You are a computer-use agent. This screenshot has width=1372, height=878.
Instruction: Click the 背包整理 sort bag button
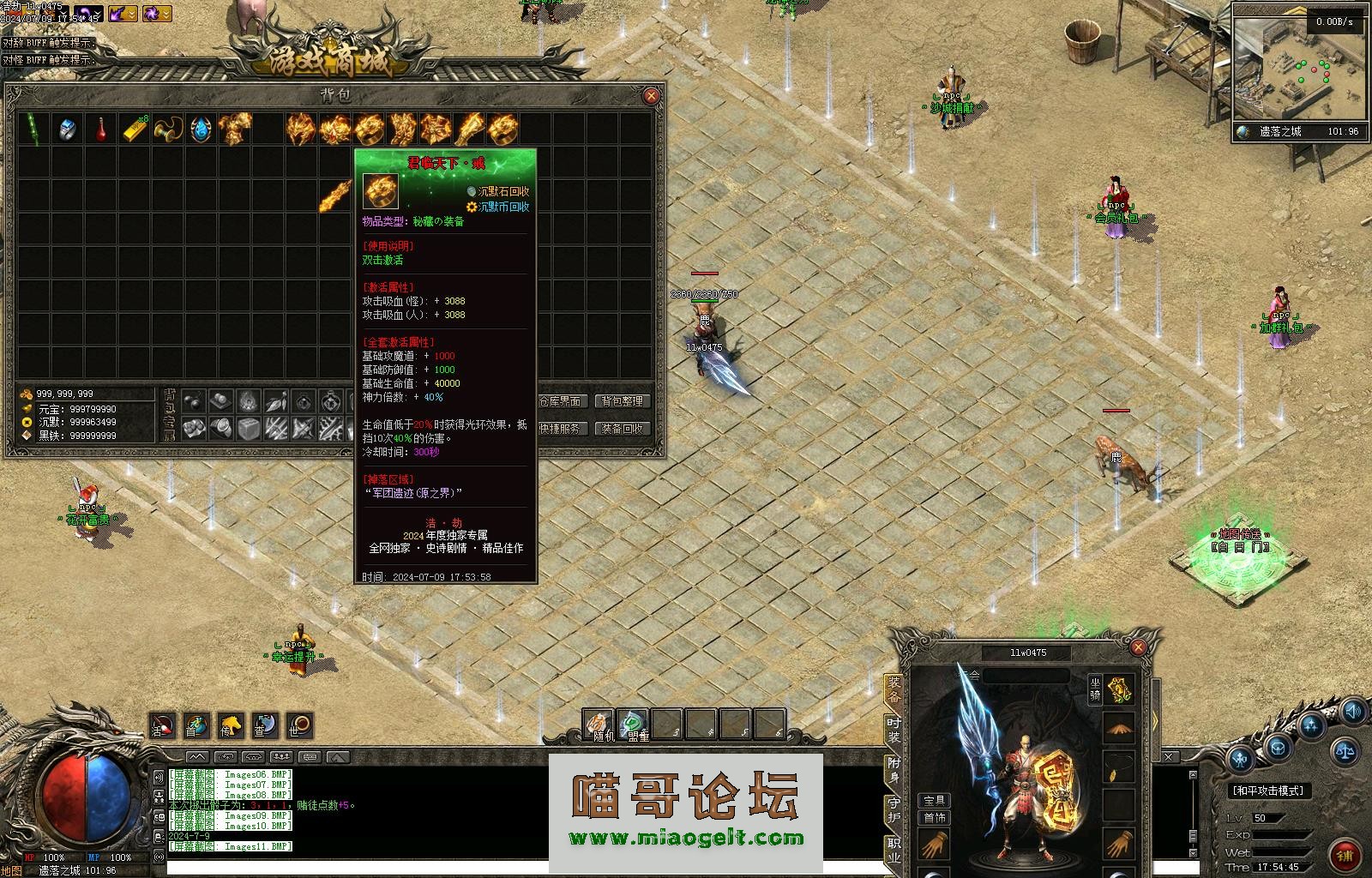point(622,401)
